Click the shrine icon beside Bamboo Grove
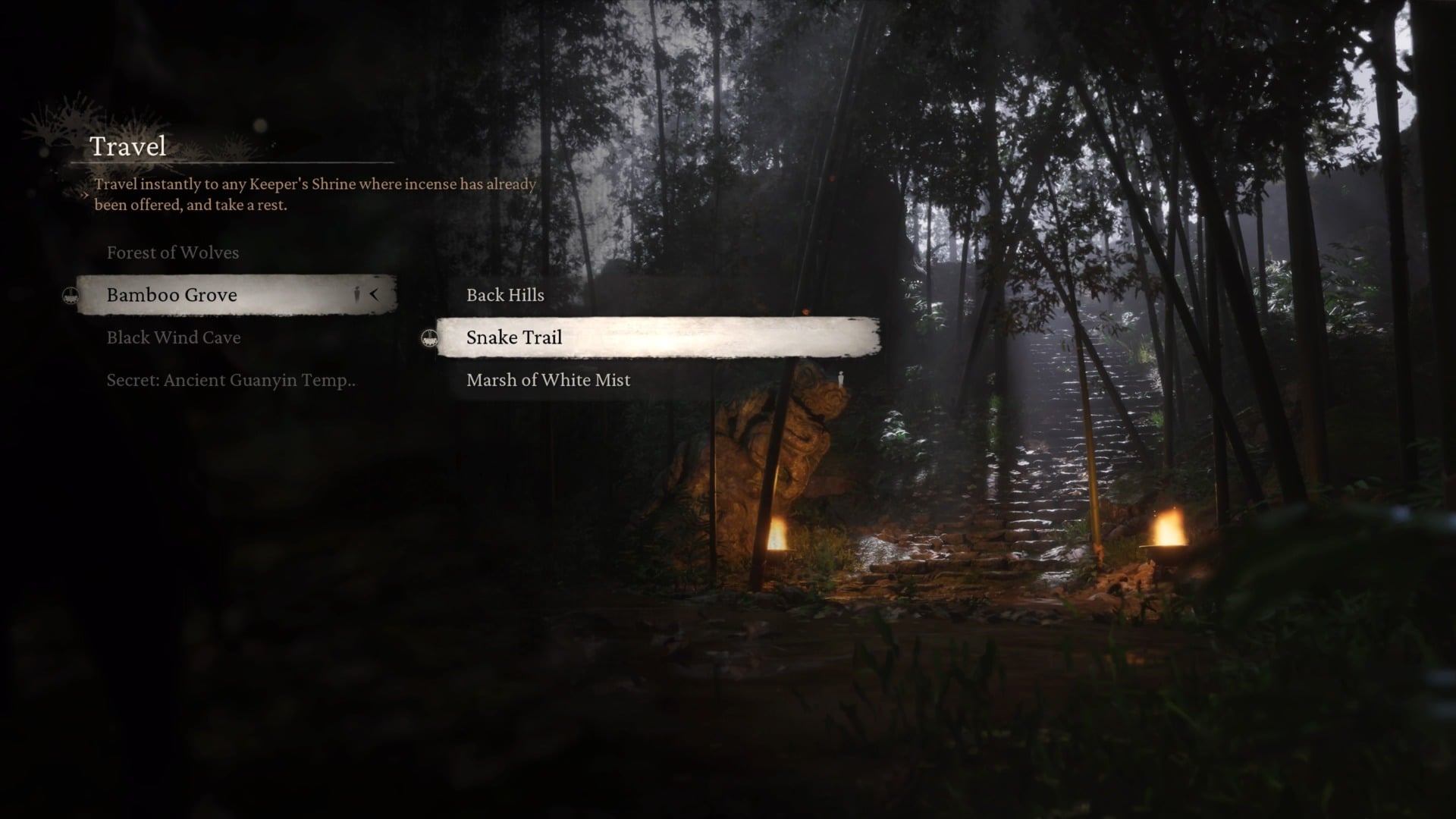The height and width of the screenshot is (819, 1456). [x=70, y=294]
